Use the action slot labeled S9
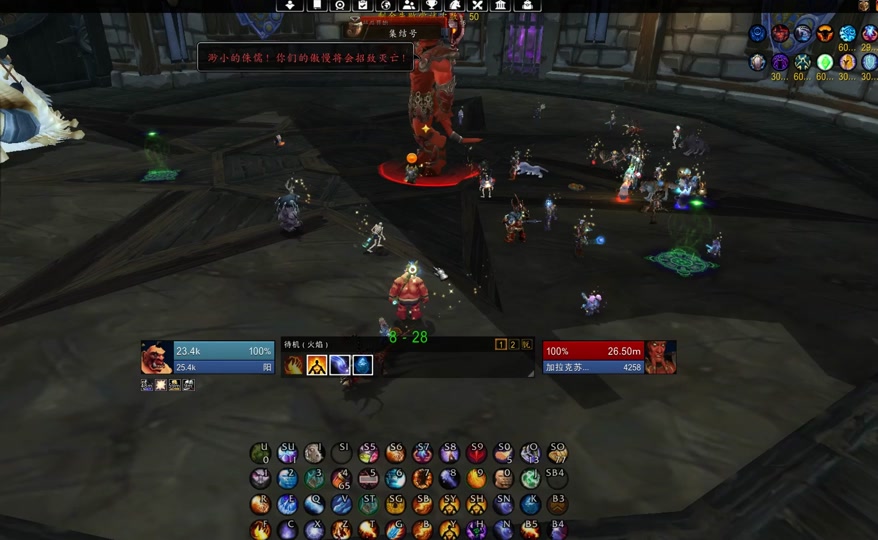This screenshot has width=878, height=540. pos(476,453)
